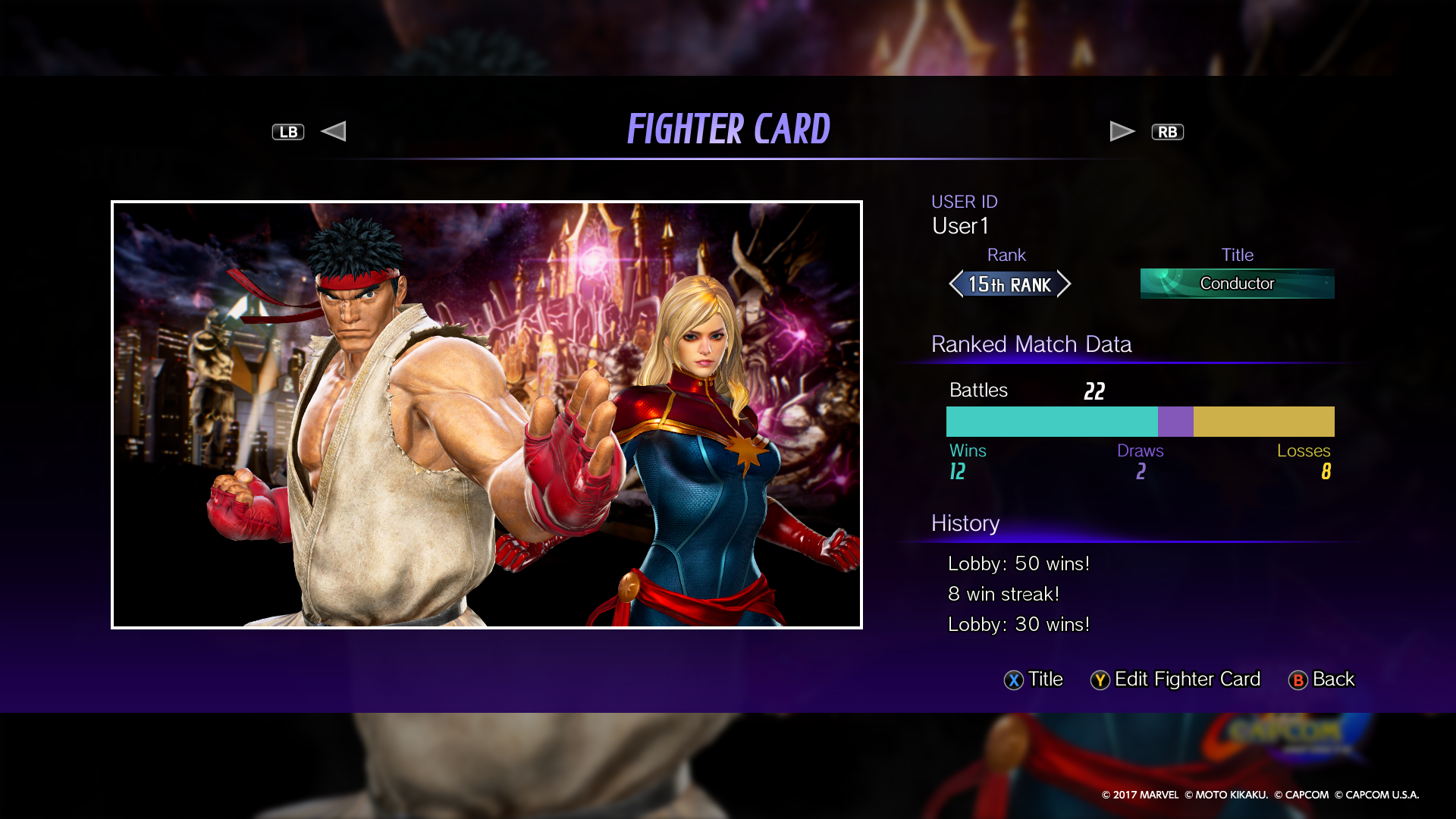Highlight the 15th RANK badge

coord(1009,284)
